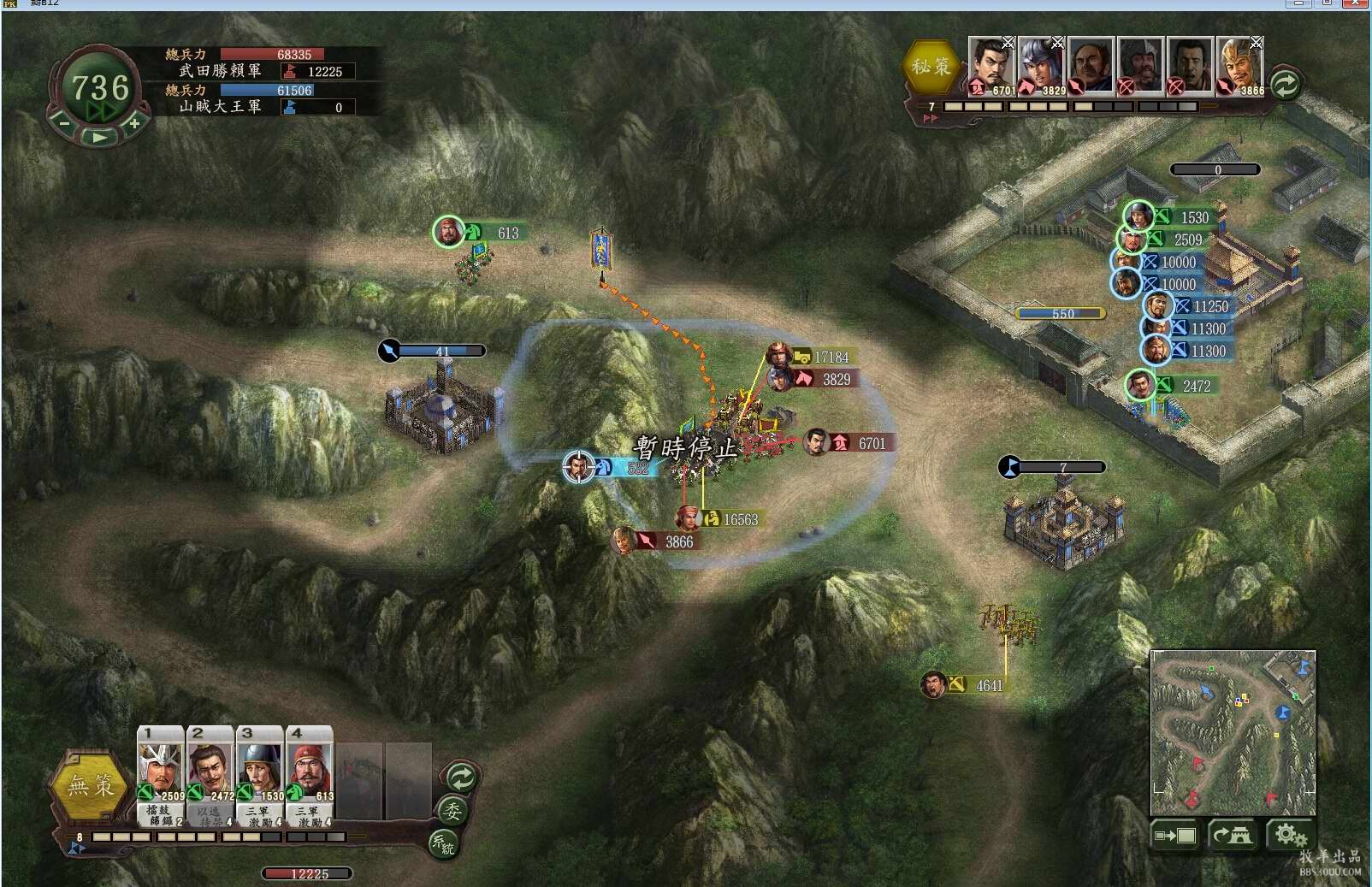Viewport: 1372px width, 887px height.
Task: Select officer card number 1 with 2509 troops
Action: click(x=161, y=768)
